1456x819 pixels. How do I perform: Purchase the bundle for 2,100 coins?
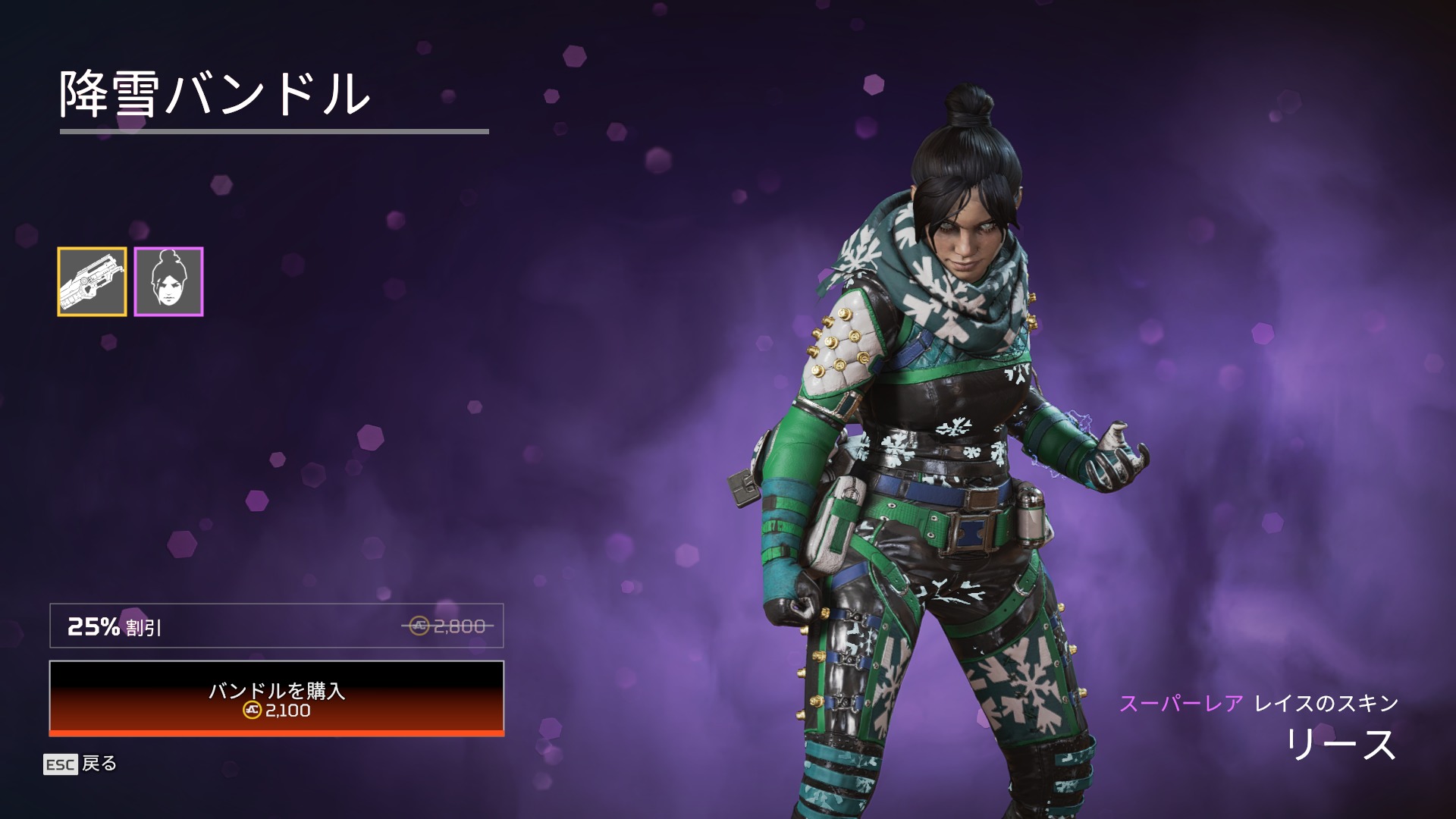tap(277, 698)
